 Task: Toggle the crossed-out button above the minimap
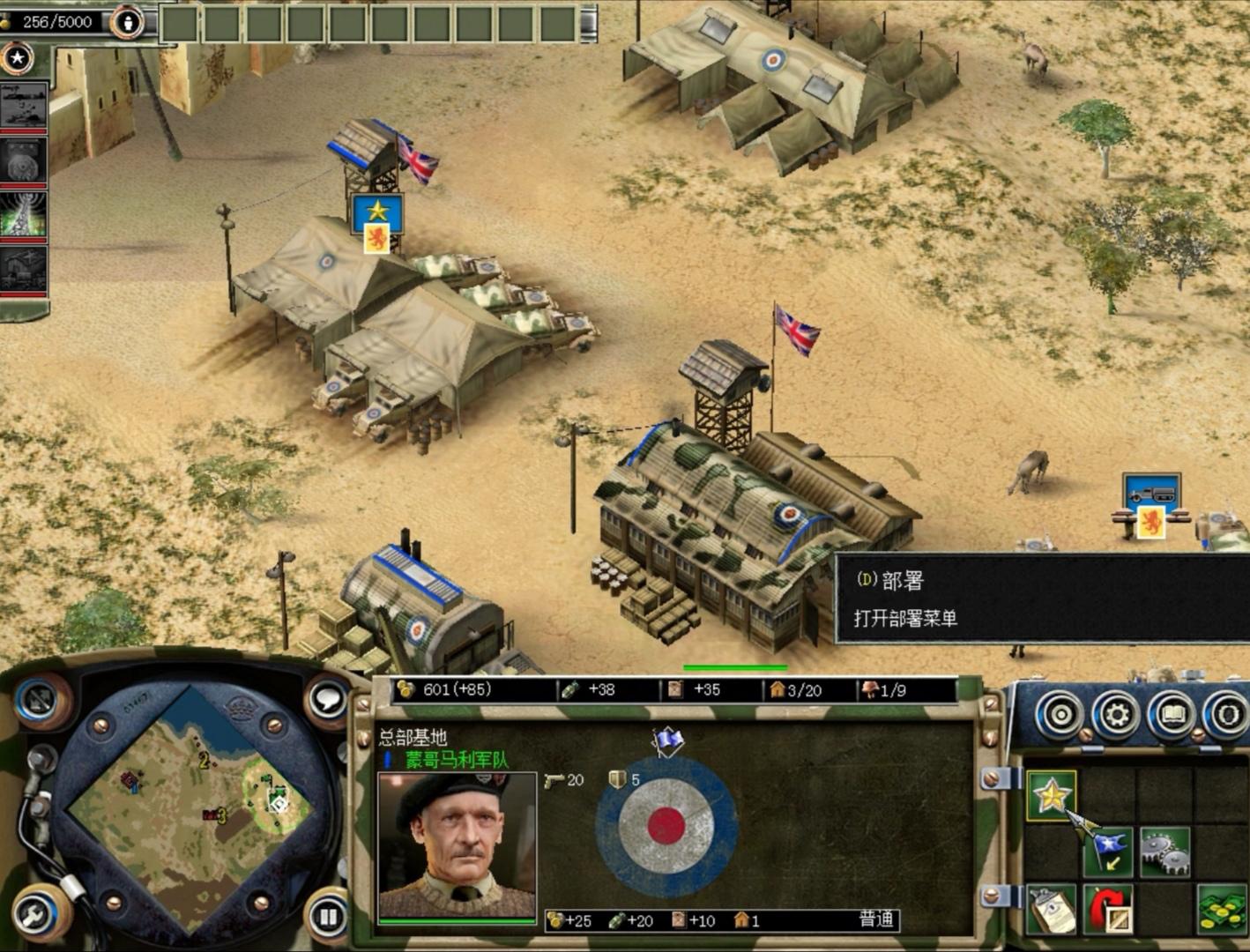37,701
